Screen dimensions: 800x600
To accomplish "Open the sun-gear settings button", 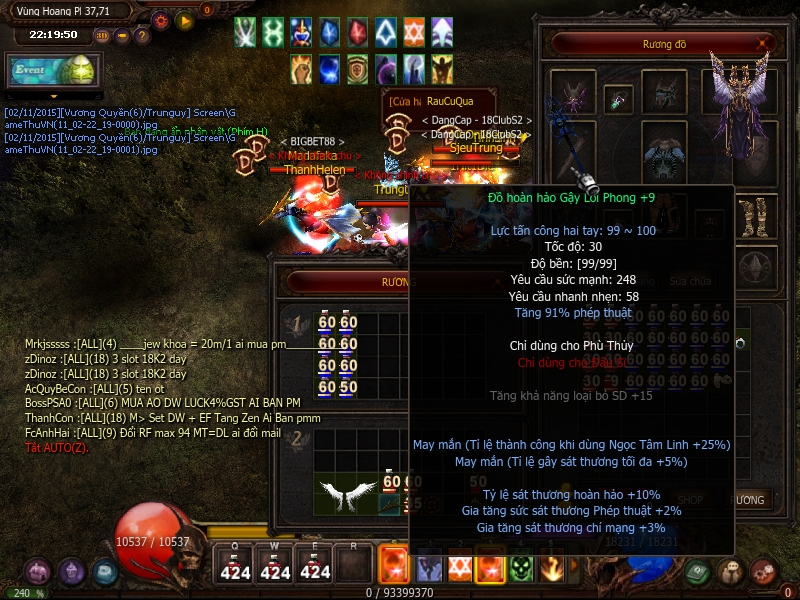I will point(161,19).
